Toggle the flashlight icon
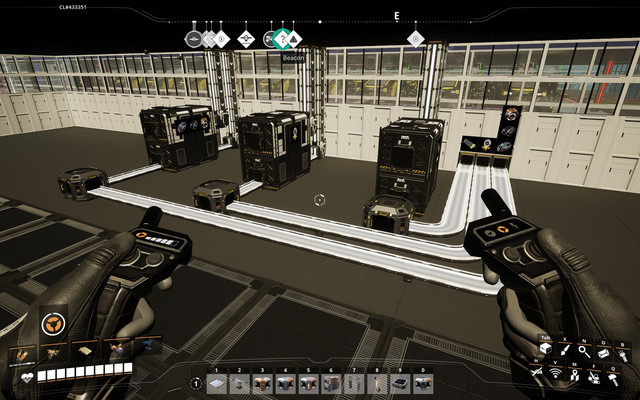Image resolution: width=640 pixels, height=400 pixels. tap(623, 352)
